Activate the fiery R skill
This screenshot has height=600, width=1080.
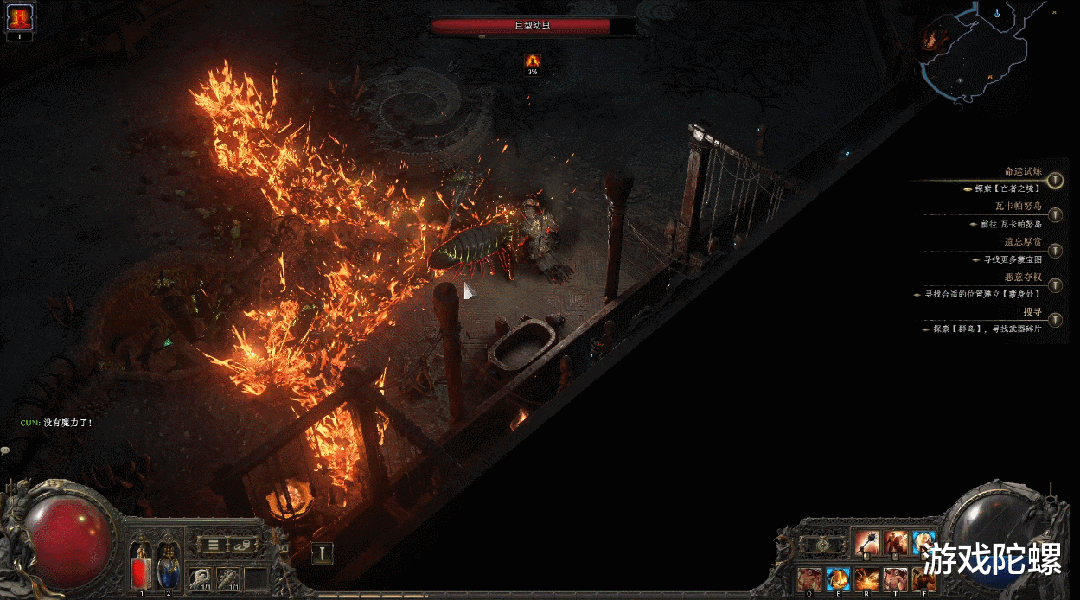click(867, 578)
